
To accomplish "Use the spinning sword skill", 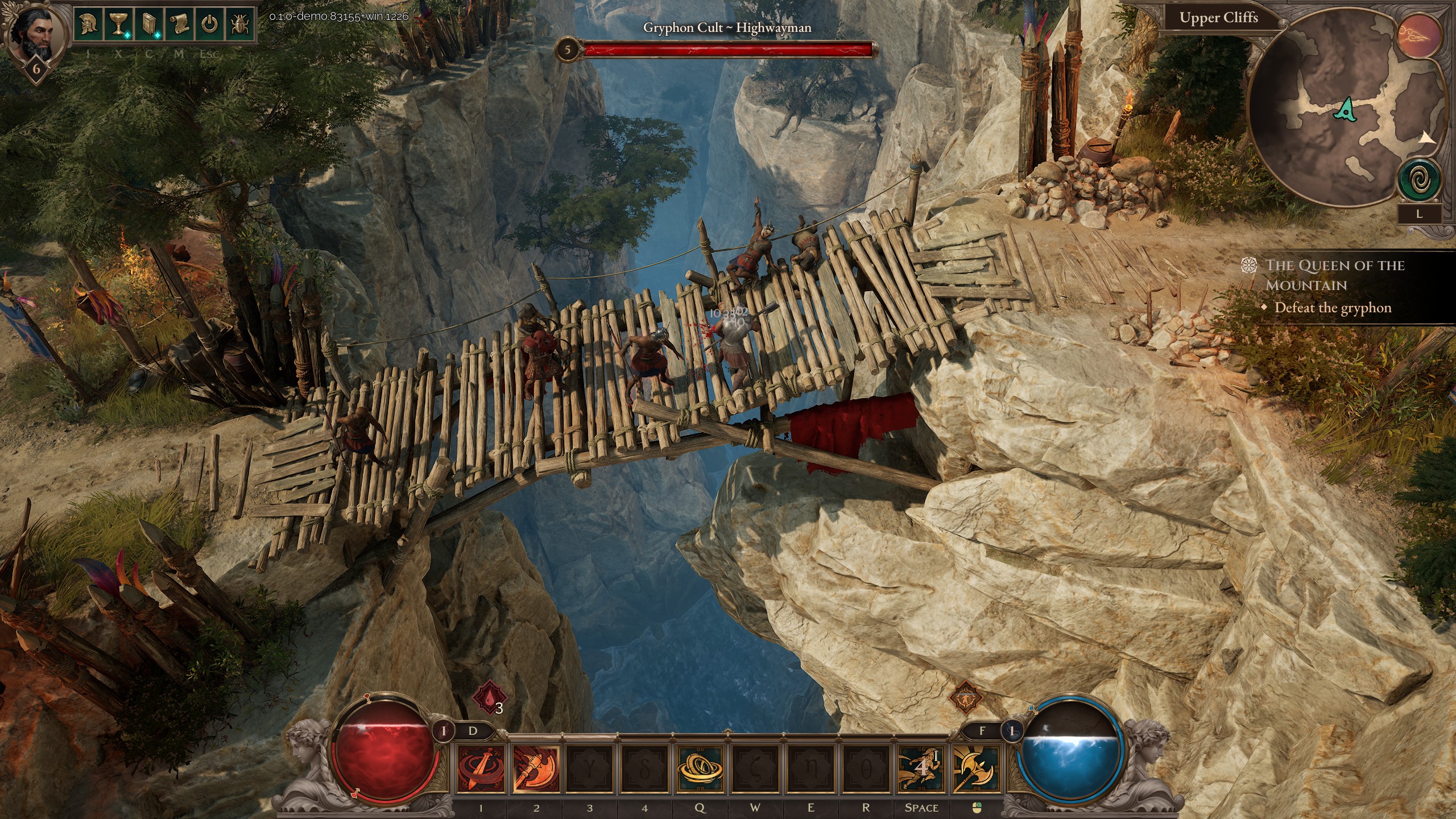I will pyautogui.click(x=481, y=769).
